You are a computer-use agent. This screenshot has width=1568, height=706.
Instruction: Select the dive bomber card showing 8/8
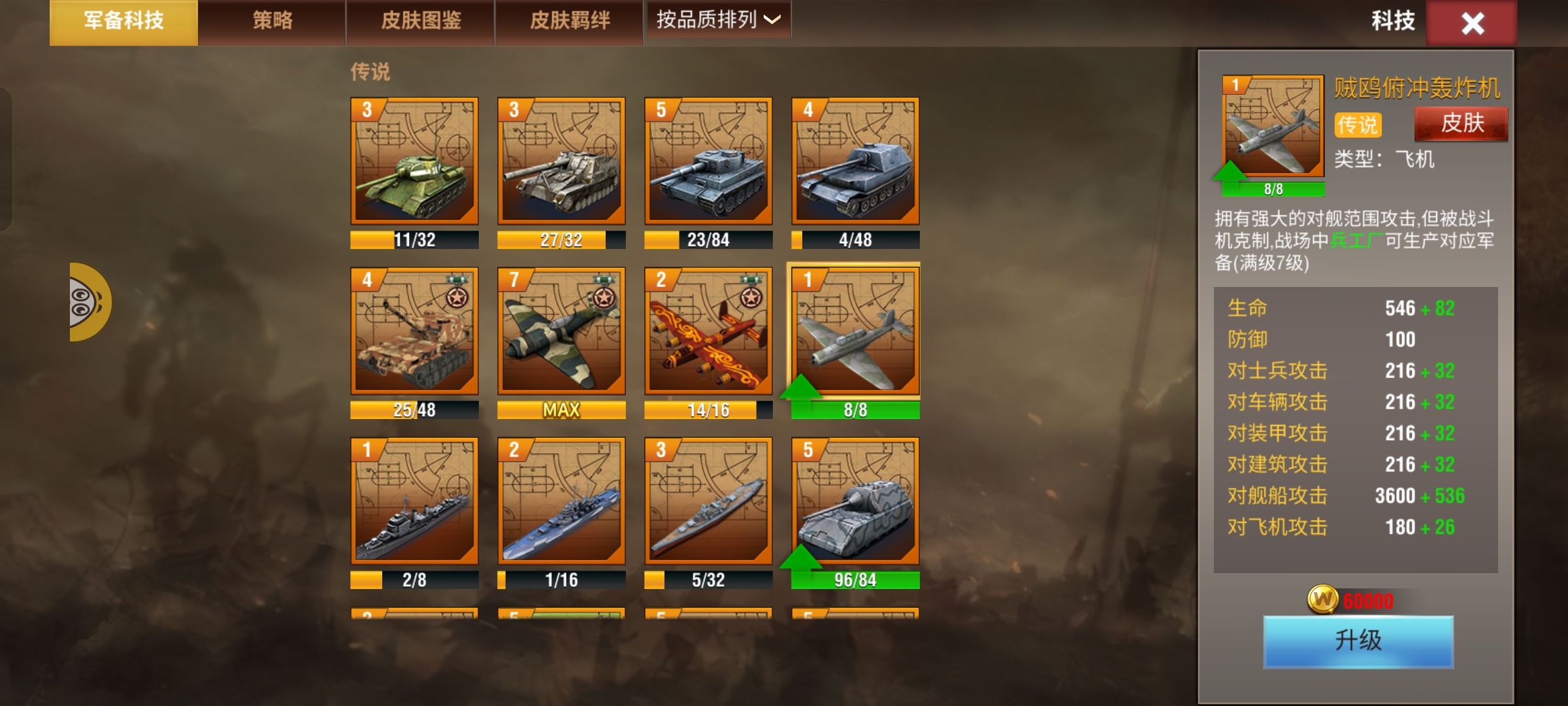855,331
